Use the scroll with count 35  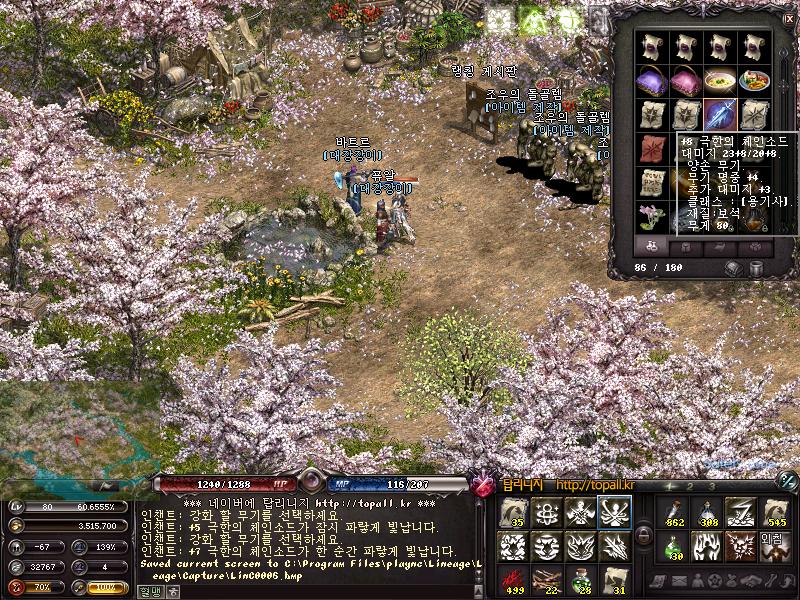tap(514, 513)
